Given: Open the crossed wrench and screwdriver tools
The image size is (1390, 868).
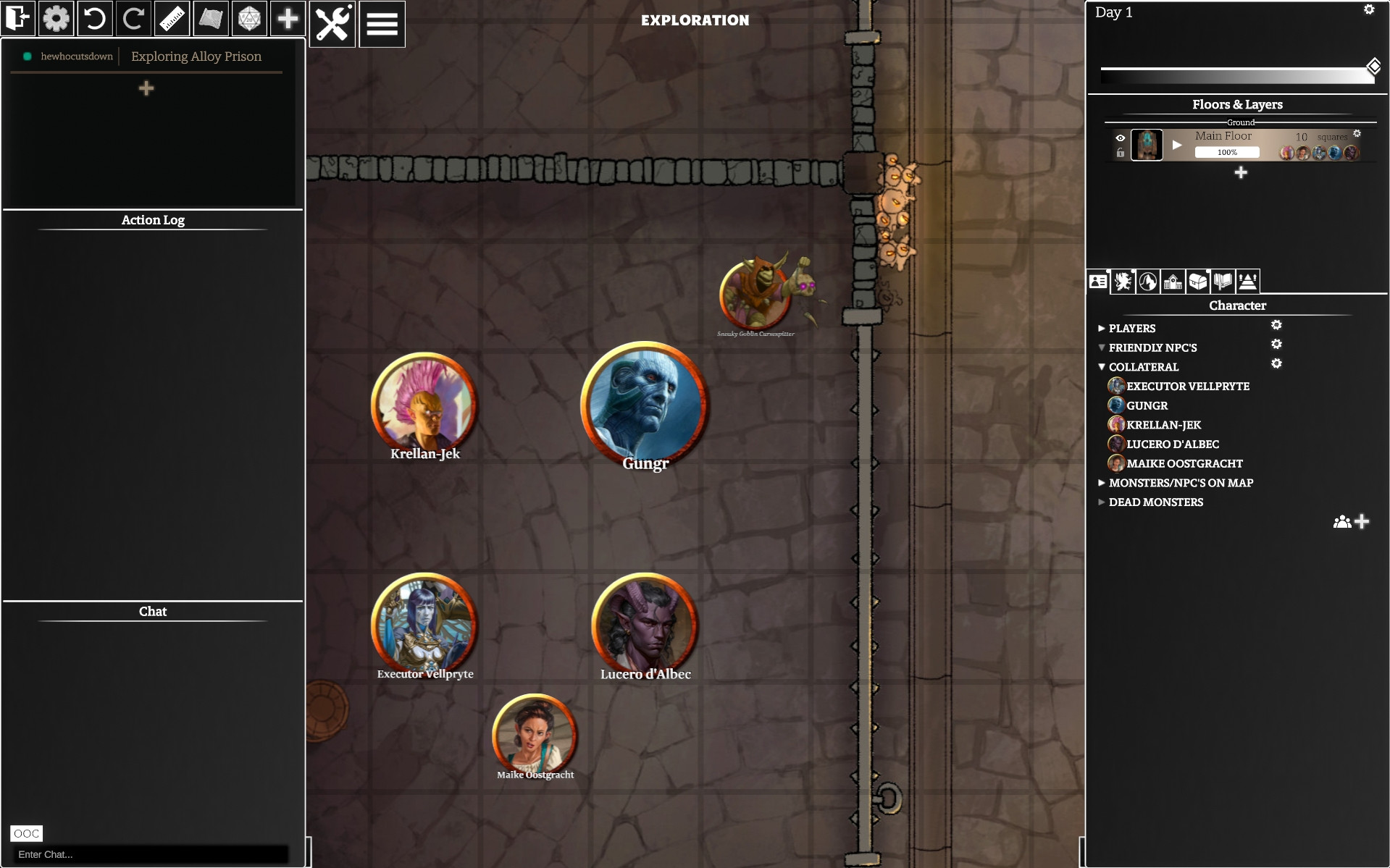Looking at the screenshot, I should (332, 24).
